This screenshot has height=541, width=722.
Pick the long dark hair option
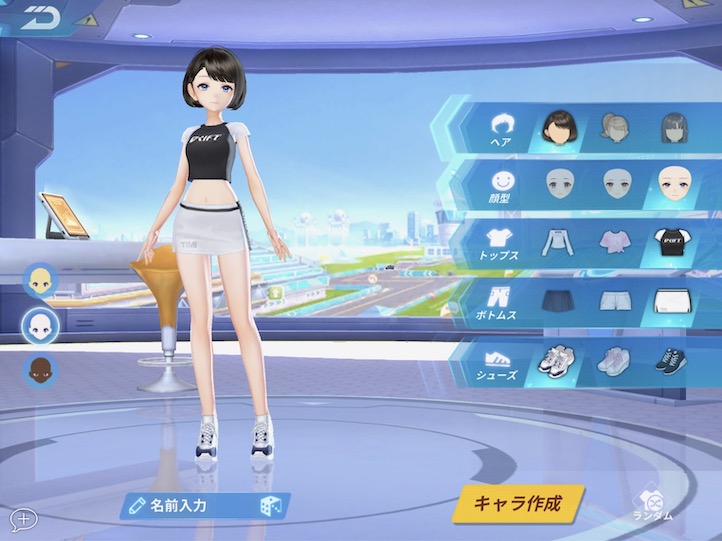(672, 128)
